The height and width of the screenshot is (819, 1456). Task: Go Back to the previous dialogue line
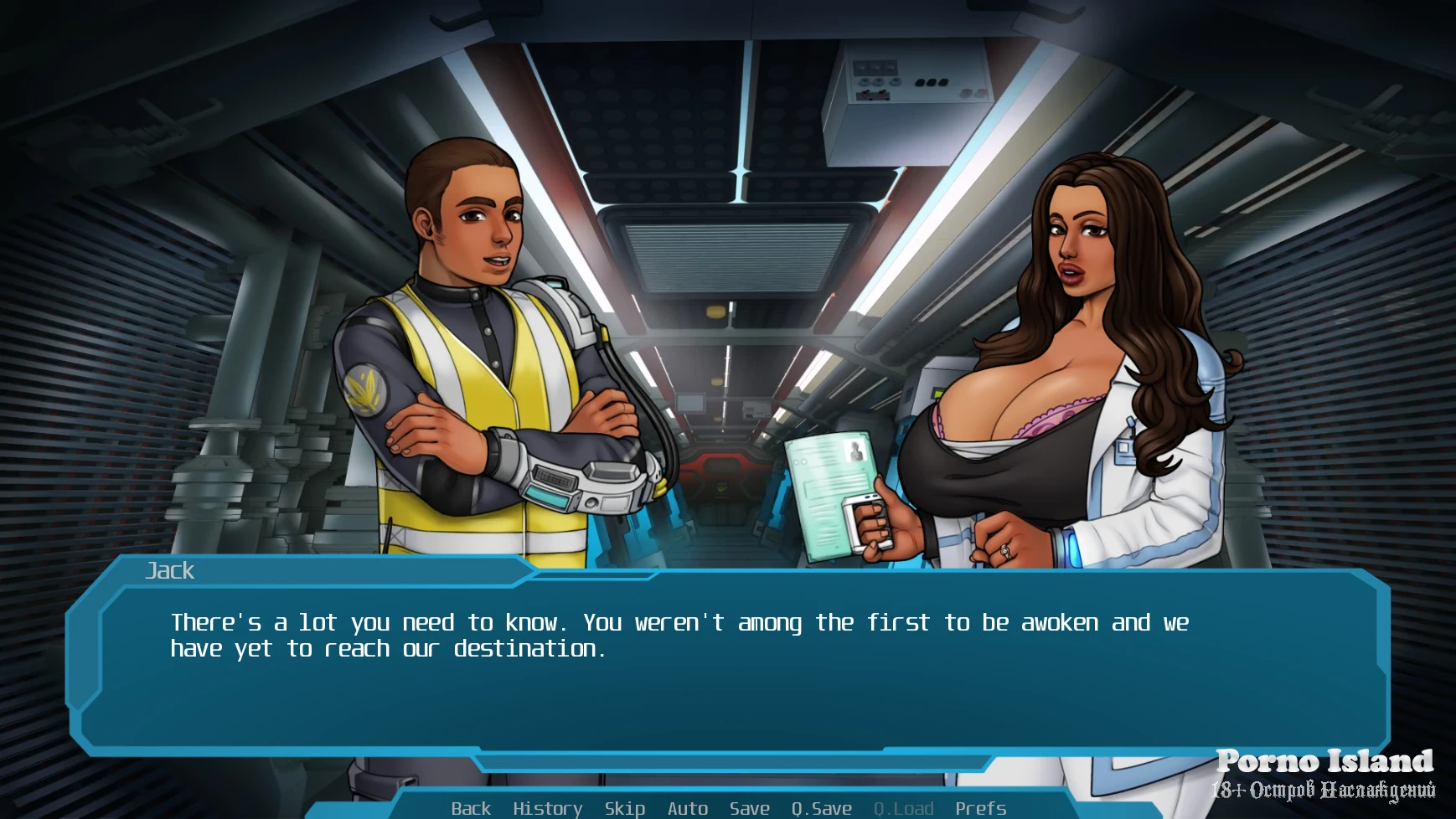click(471, 808)
